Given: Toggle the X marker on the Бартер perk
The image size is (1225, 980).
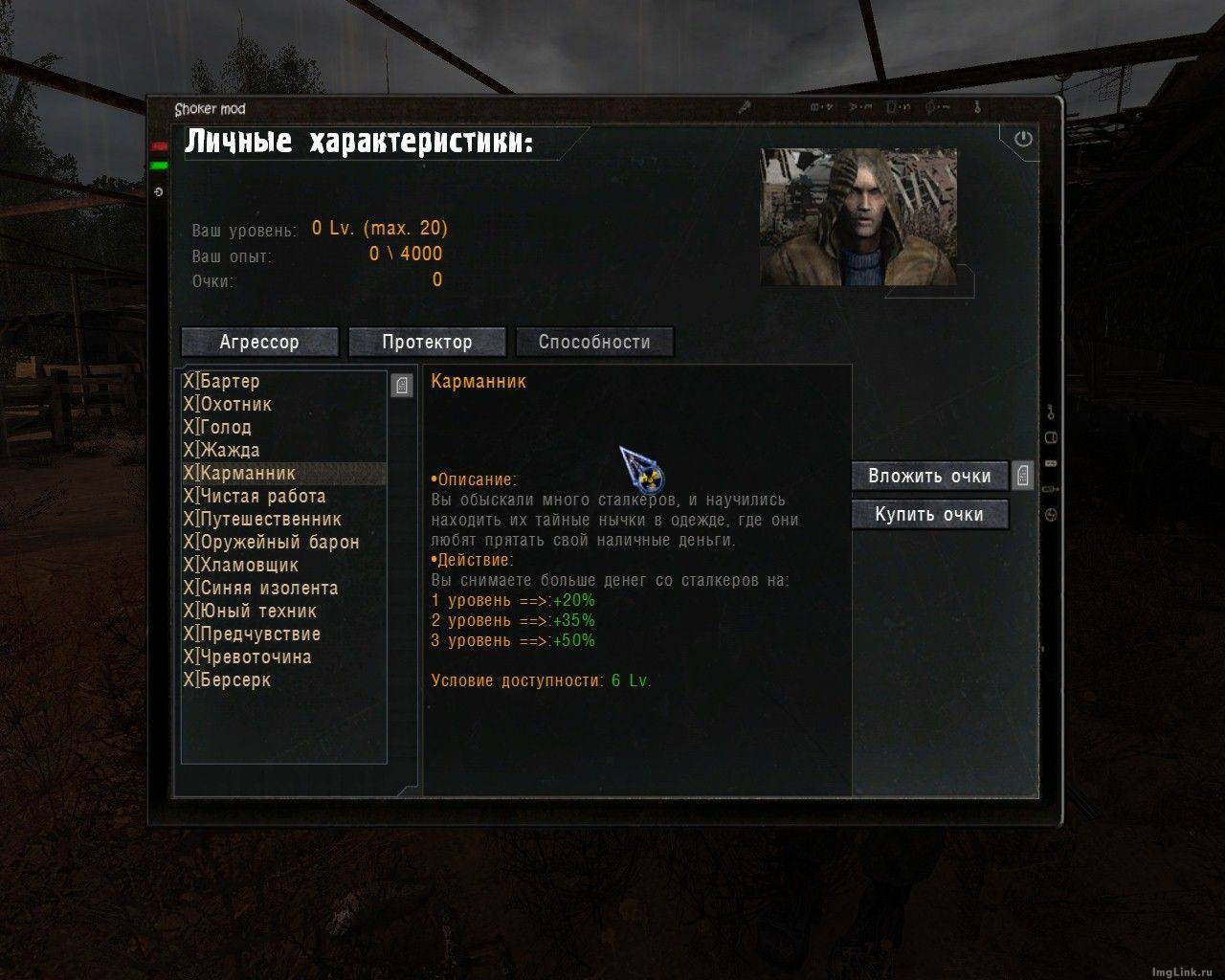Looking at the screenshot, I should (189, 381).
